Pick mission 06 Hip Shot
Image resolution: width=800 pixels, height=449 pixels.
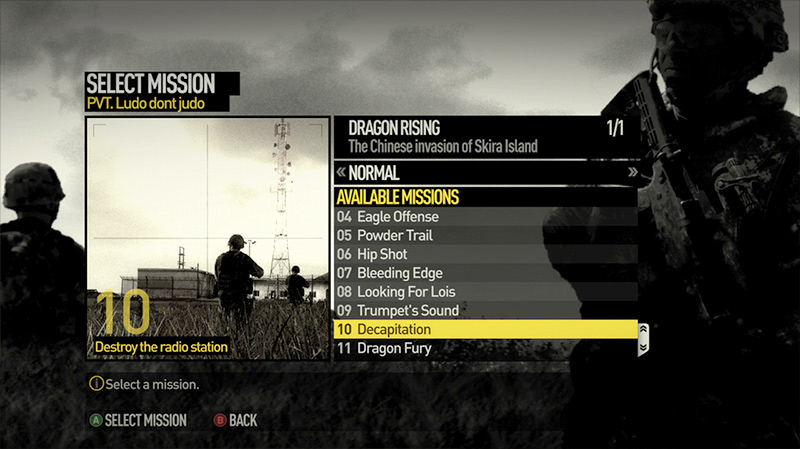(484, 254)
